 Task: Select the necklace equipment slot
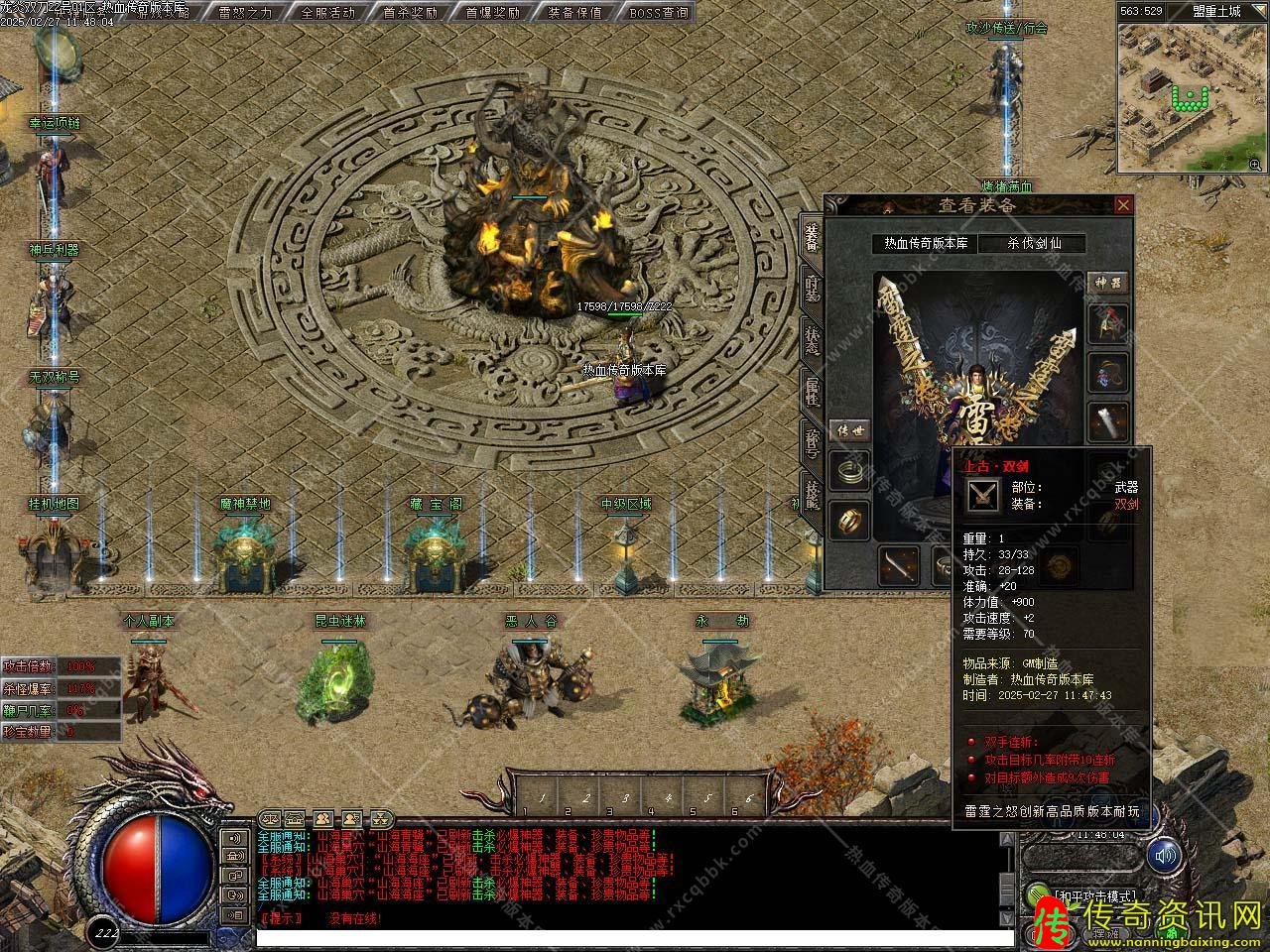[x=1108, y=373]
